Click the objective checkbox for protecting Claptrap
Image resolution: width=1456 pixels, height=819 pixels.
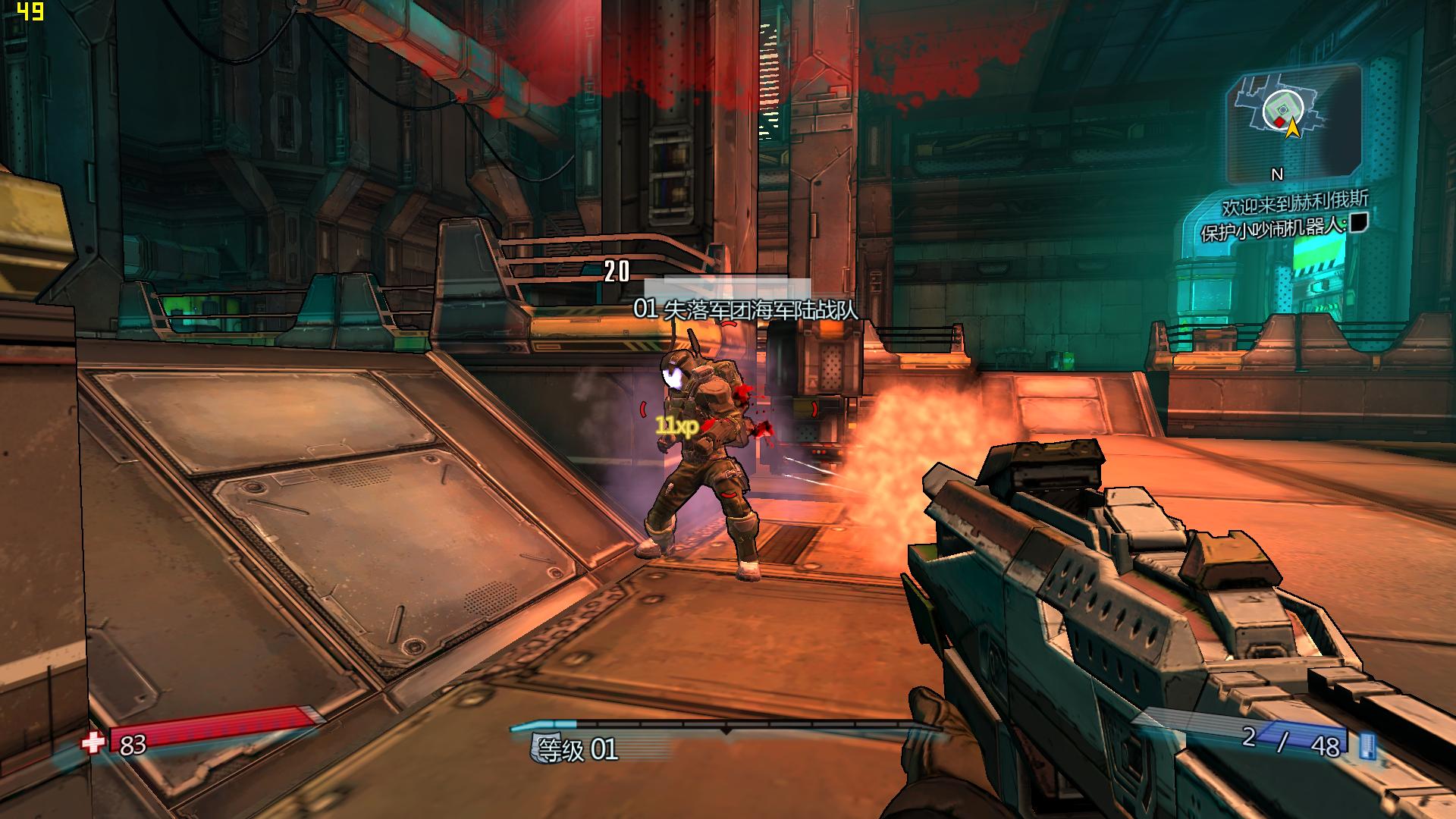(1358, 221)
